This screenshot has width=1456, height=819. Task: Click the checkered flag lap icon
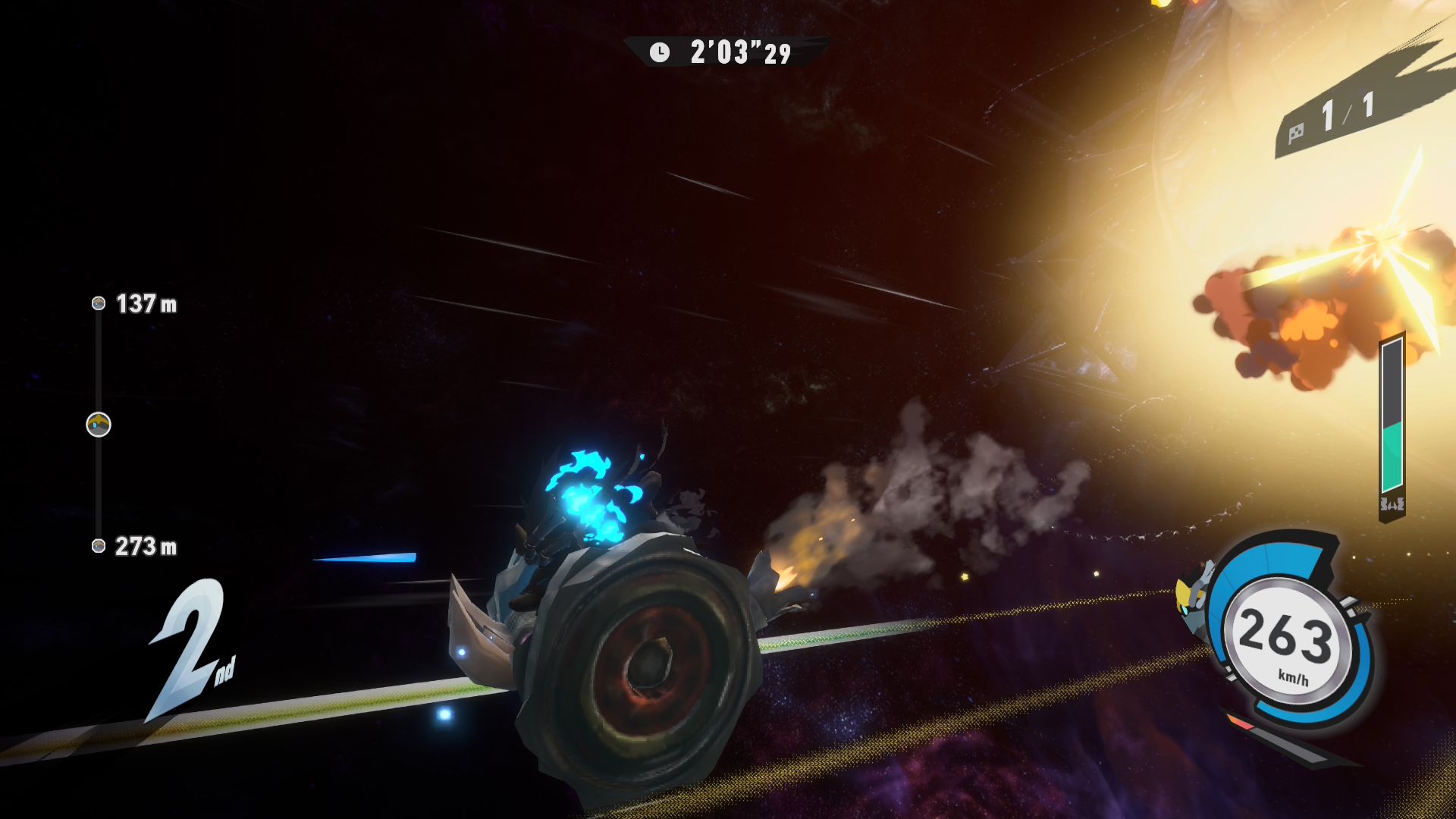point(1296,133)
